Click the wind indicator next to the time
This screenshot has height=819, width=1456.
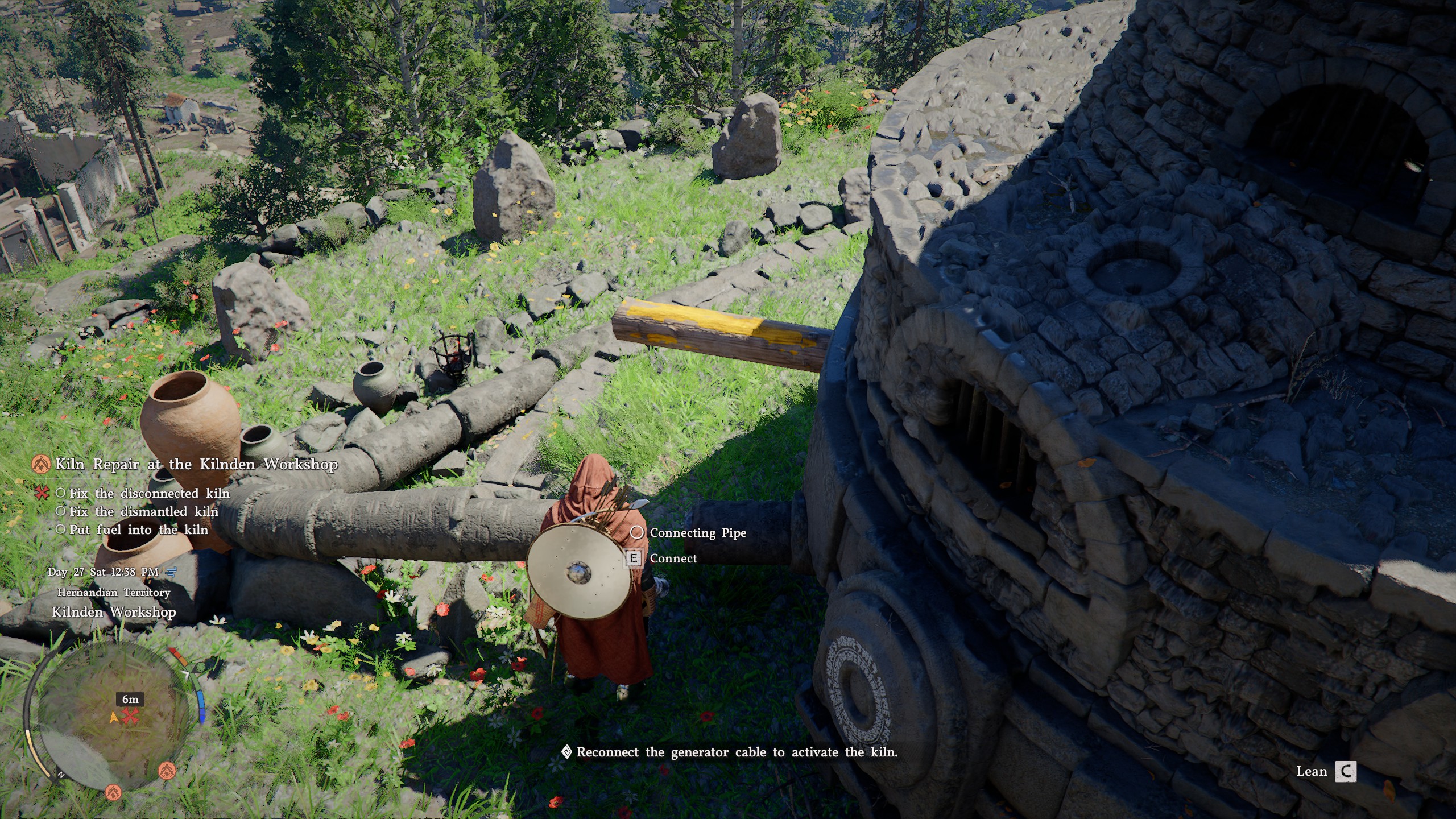(172, 574)
